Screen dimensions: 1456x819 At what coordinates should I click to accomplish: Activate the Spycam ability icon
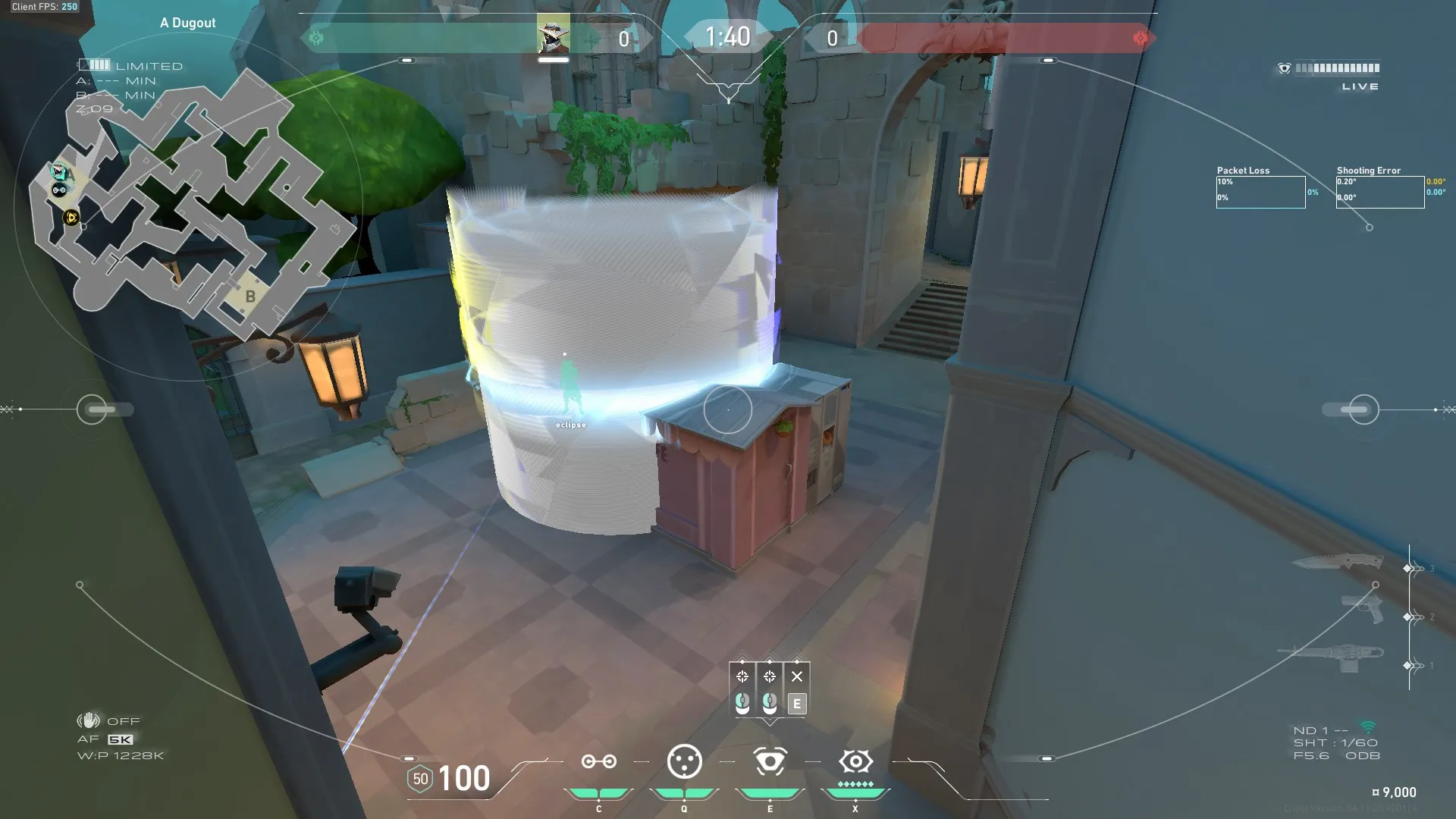[x=770, y=761]
